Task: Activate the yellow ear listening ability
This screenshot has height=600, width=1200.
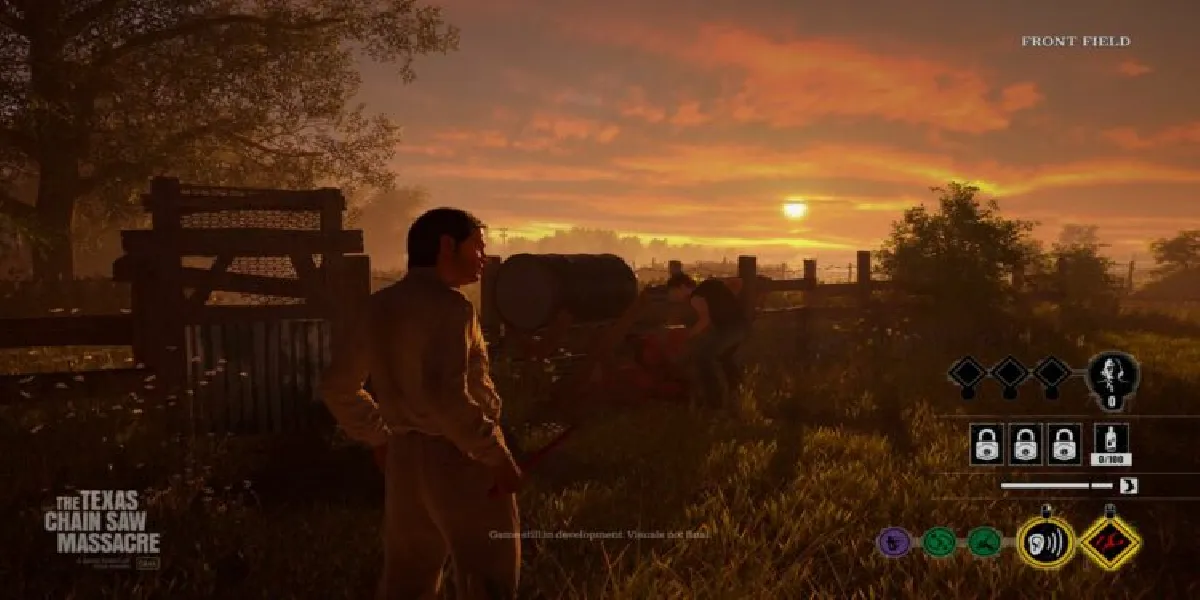Action: coord(1046,542)
